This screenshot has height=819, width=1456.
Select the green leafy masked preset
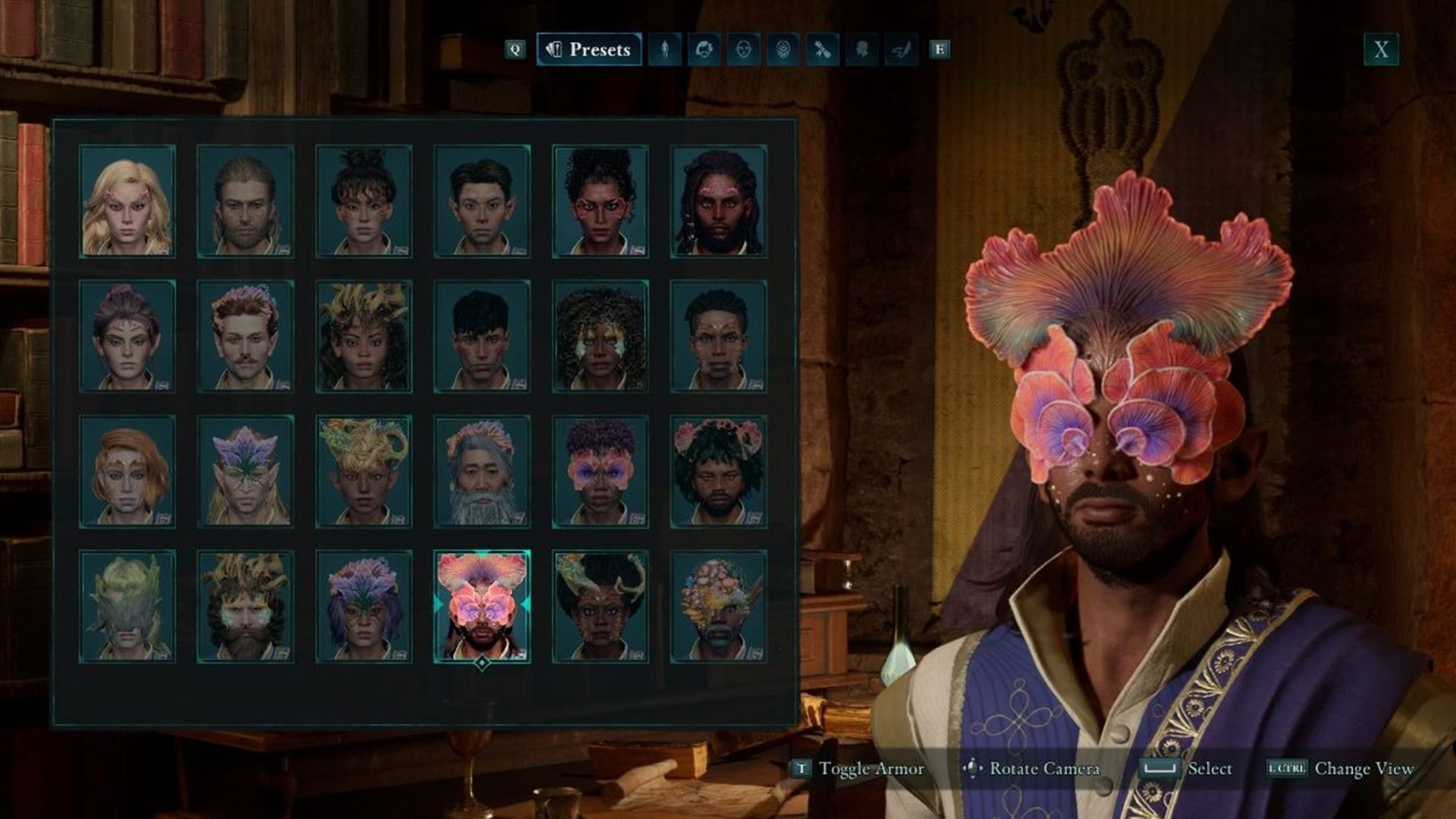click(x=127, y=606)
